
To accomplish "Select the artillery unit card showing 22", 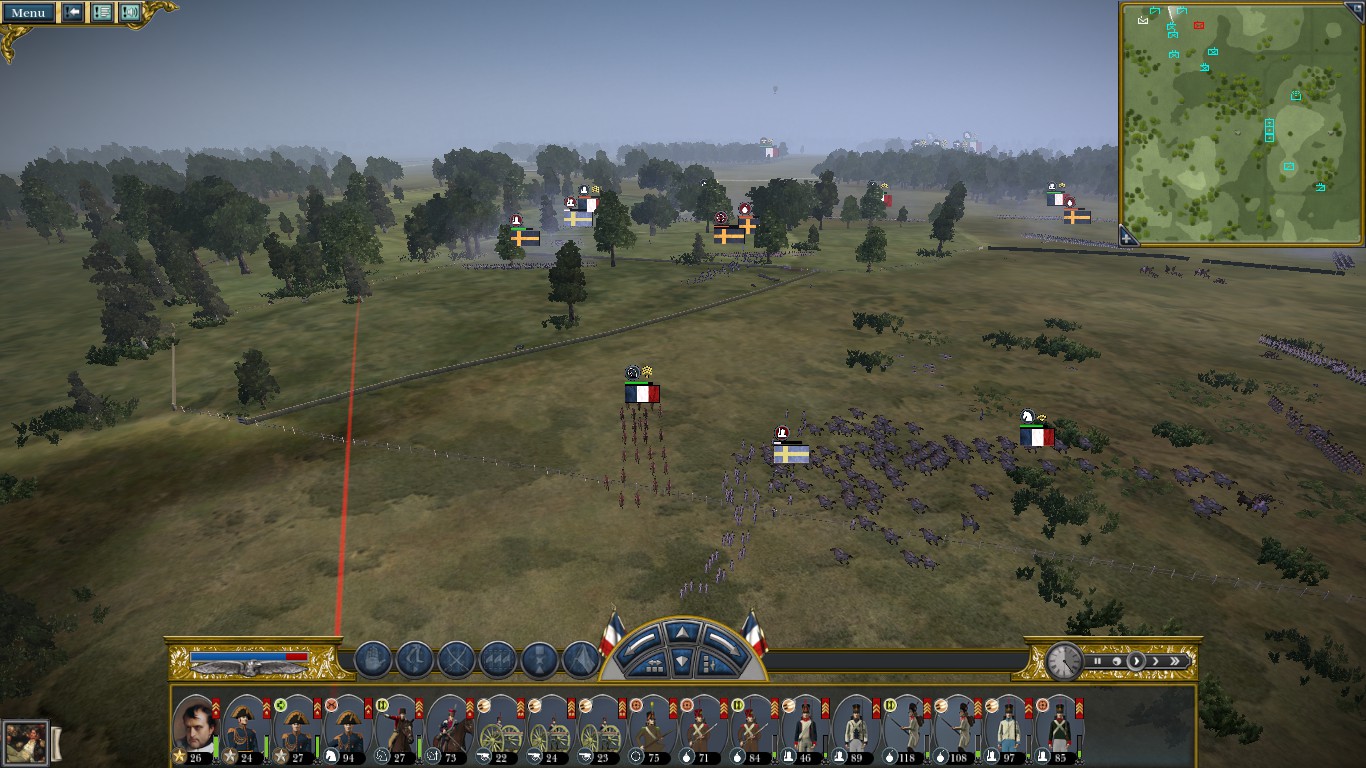I will tap(501, 728).
